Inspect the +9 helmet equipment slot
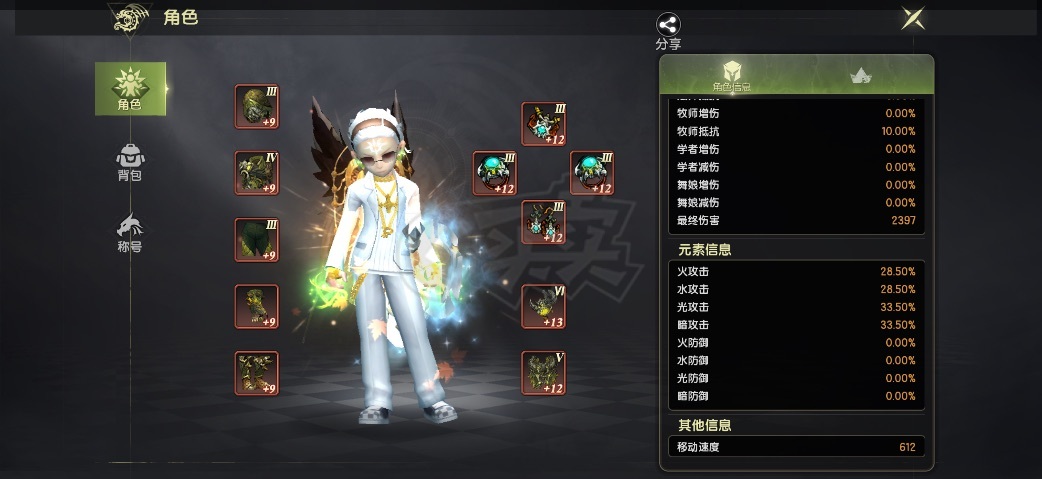Image resolution: width=1042 pixels, height=479 pixels. 256,107
